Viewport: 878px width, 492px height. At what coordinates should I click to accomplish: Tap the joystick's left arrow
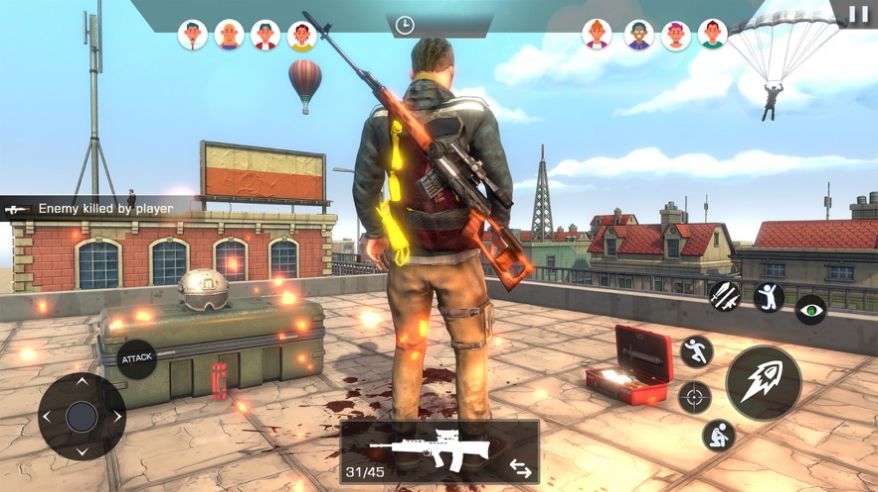click(x=46, y=417)
